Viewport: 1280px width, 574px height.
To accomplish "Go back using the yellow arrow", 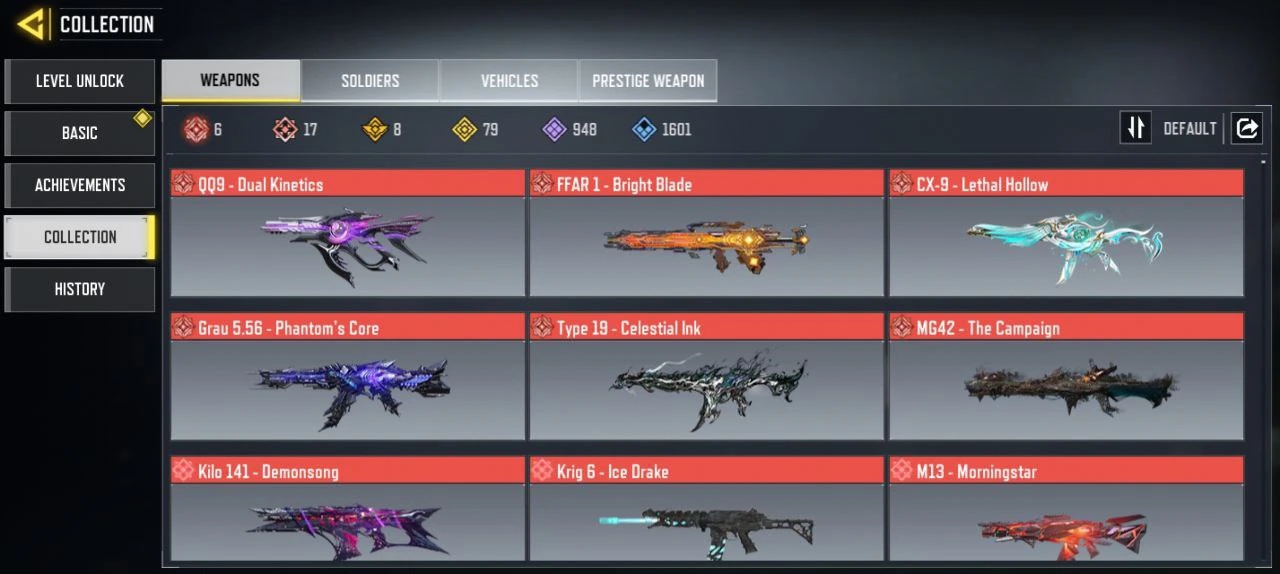I will tap(32, 24).
